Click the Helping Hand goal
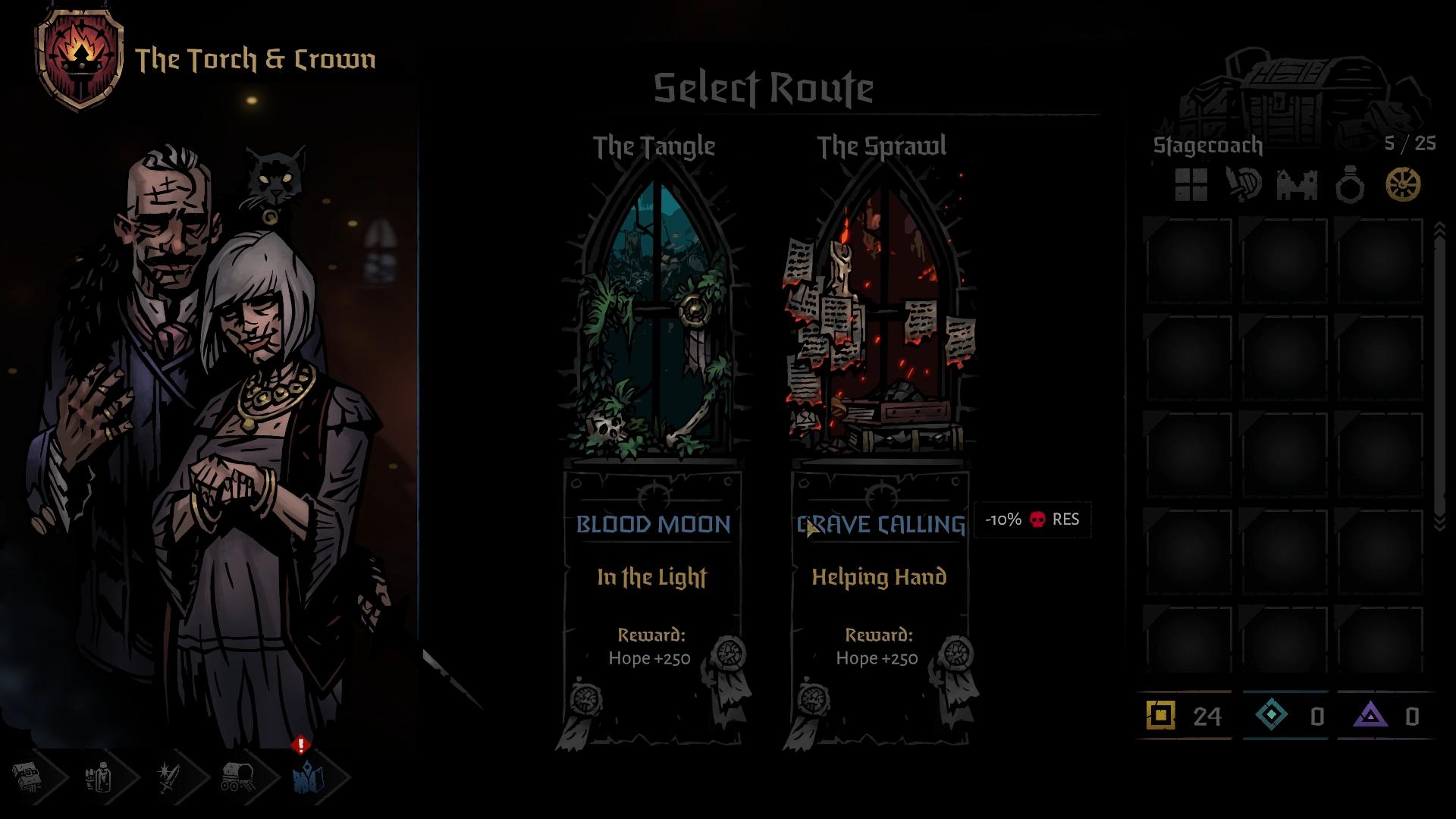1456x819 pixels. point(880,577)
